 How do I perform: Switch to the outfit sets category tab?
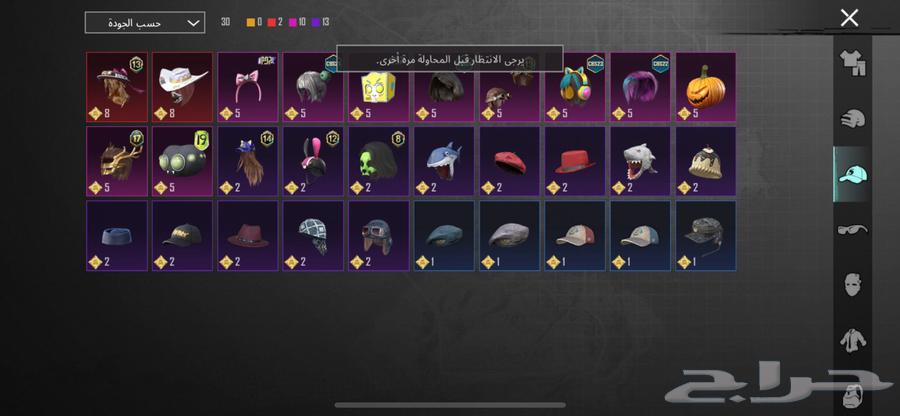coord(852,64)
